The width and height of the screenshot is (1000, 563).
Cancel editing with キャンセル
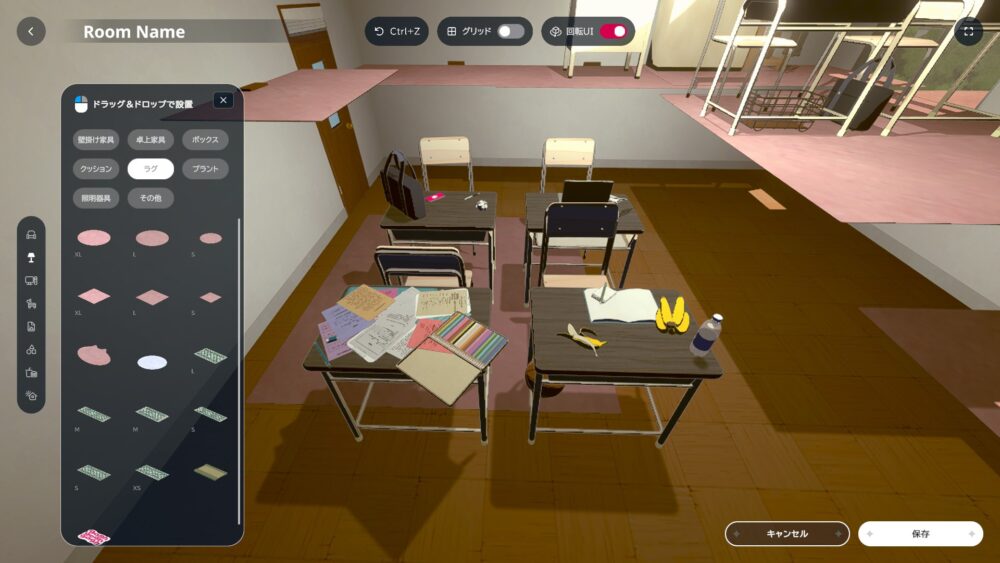[787, 534]
